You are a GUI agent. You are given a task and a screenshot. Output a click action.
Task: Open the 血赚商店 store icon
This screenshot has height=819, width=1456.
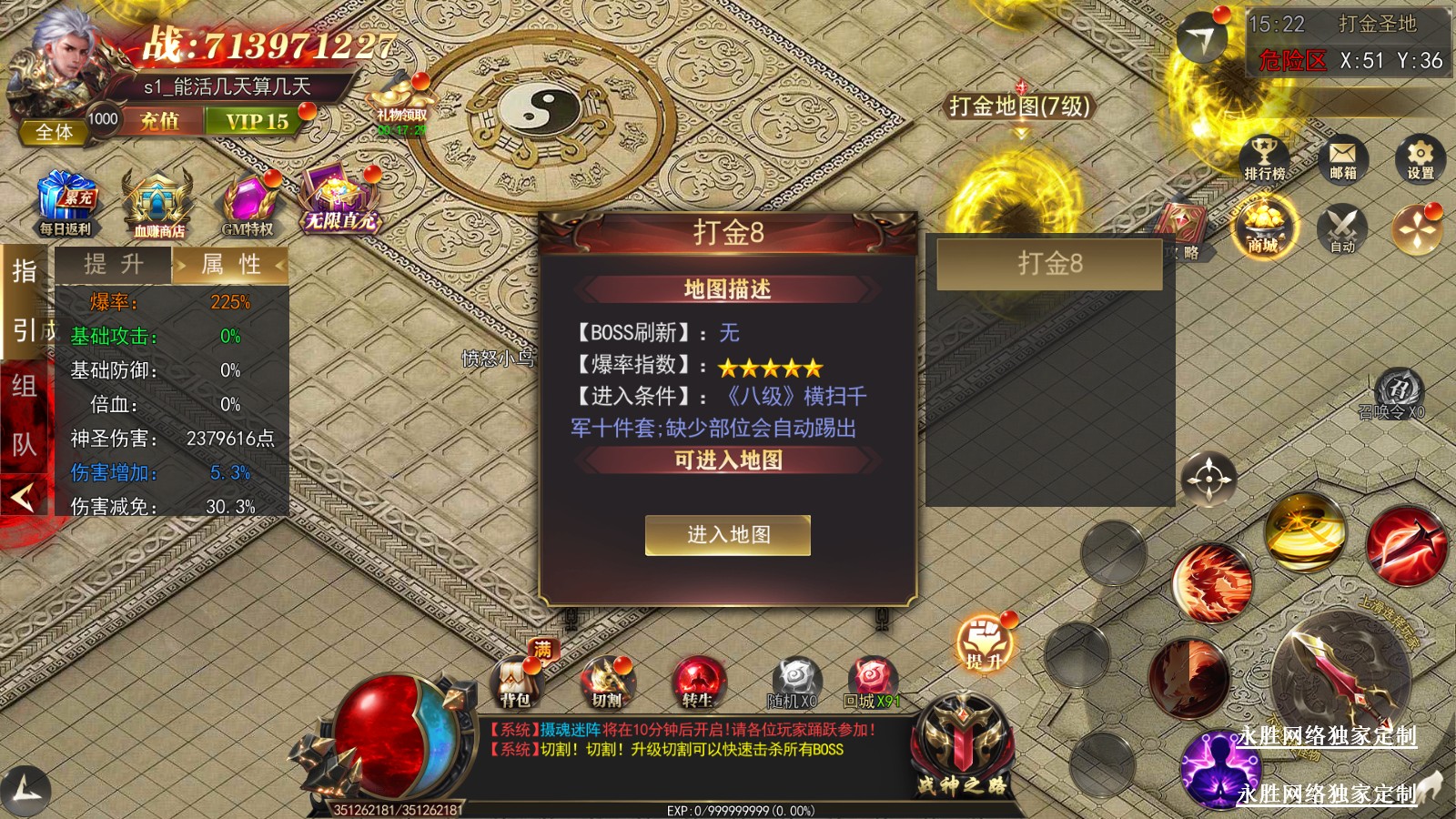tap(158, 207)
